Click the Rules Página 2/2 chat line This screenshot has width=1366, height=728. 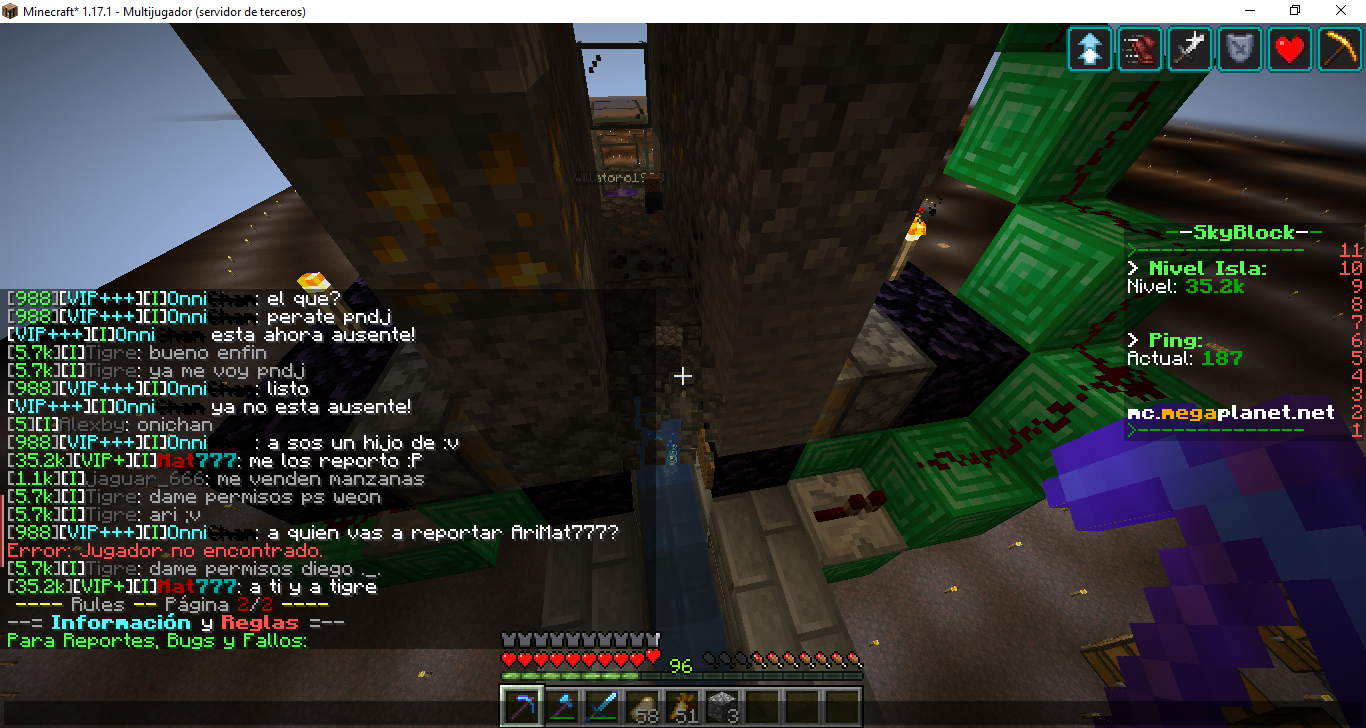click(x=168, y=605)
